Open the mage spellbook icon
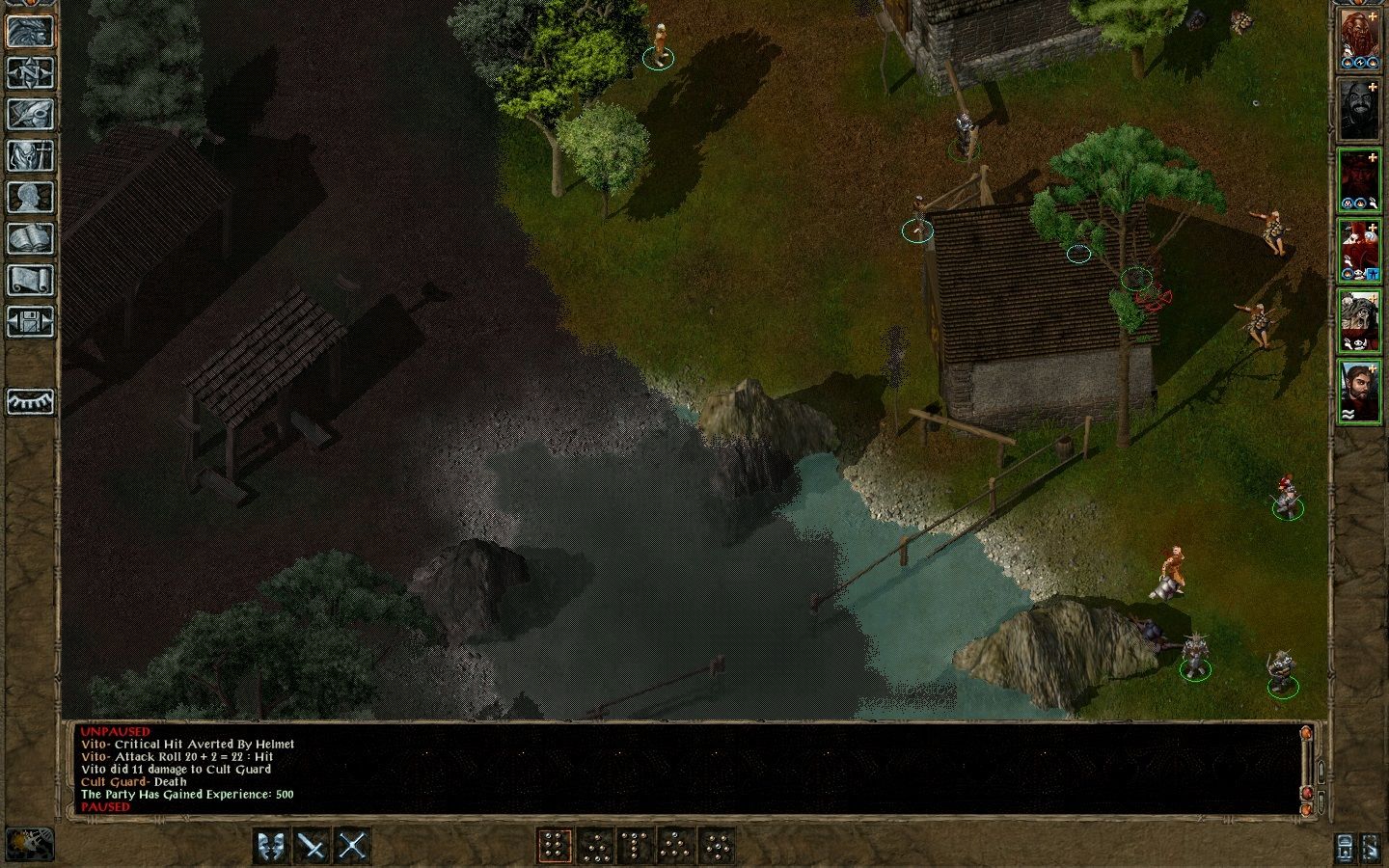The image size is (1389, 868). (x=30, y=238)
